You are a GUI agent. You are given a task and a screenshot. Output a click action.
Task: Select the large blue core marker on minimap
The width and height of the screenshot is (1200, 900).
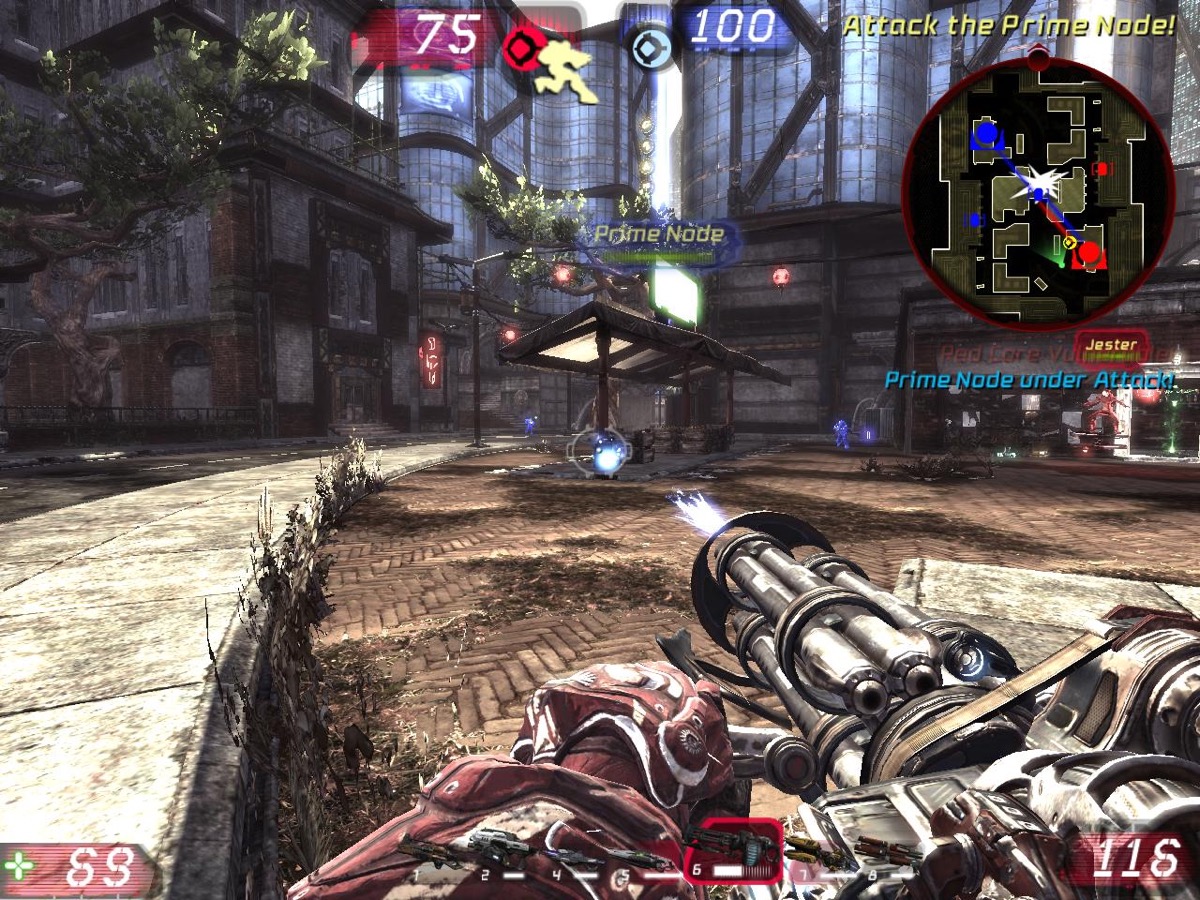[x=987, y=134]
